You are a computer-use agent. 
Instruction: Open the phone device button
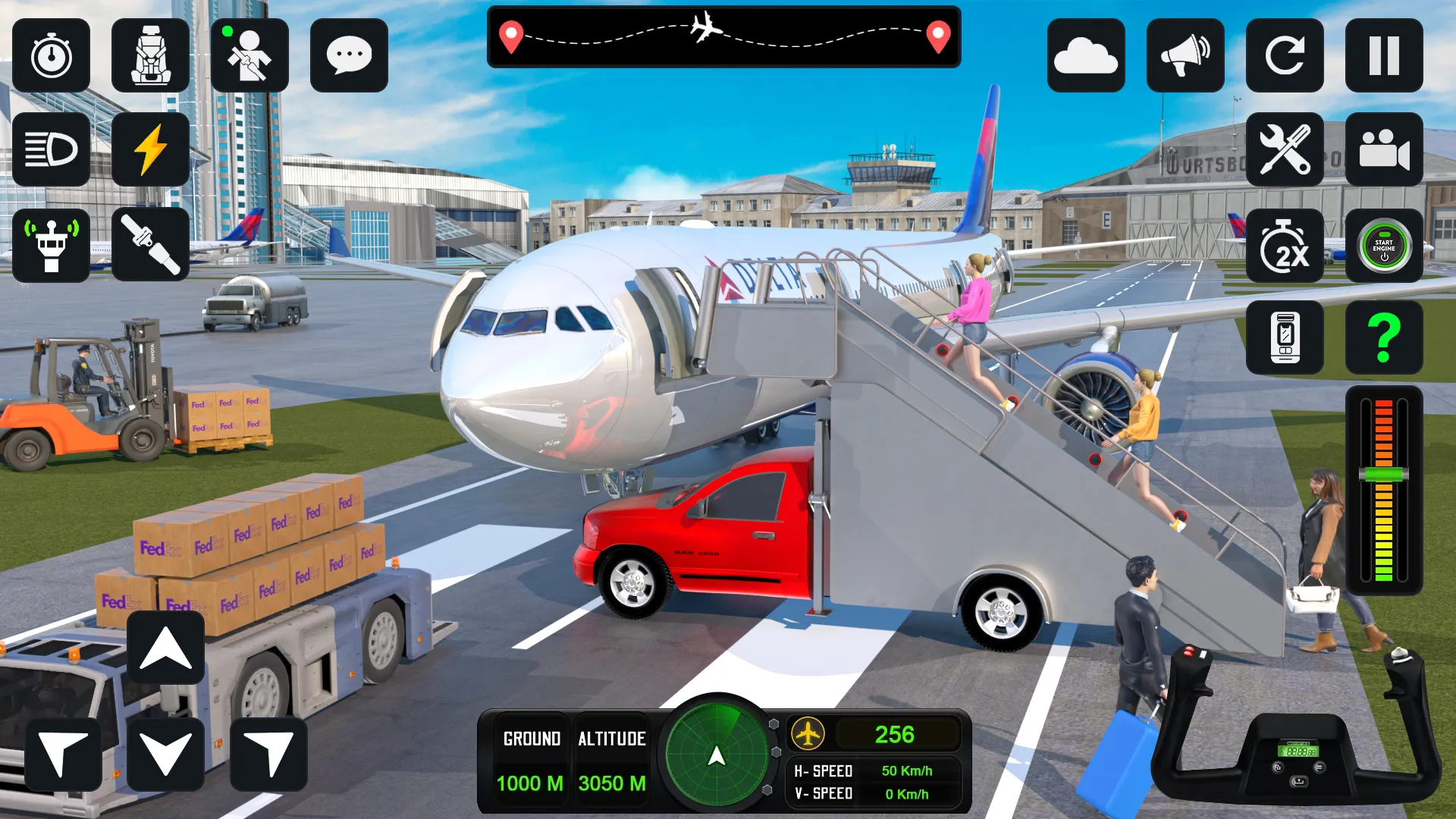point(1285,337)
